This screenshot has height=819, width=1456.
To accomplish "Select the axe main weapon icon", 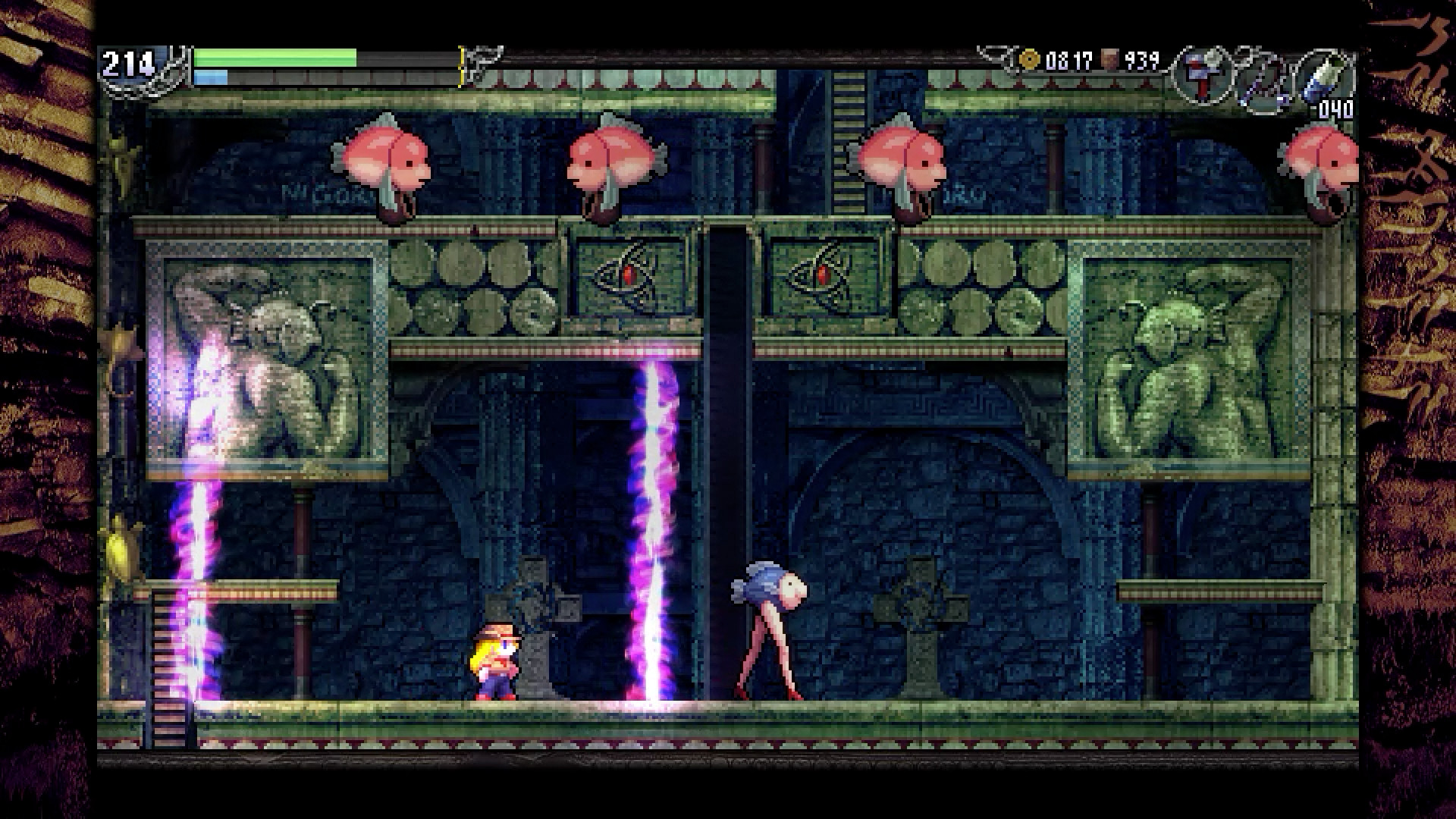I will coord(1203,74).
